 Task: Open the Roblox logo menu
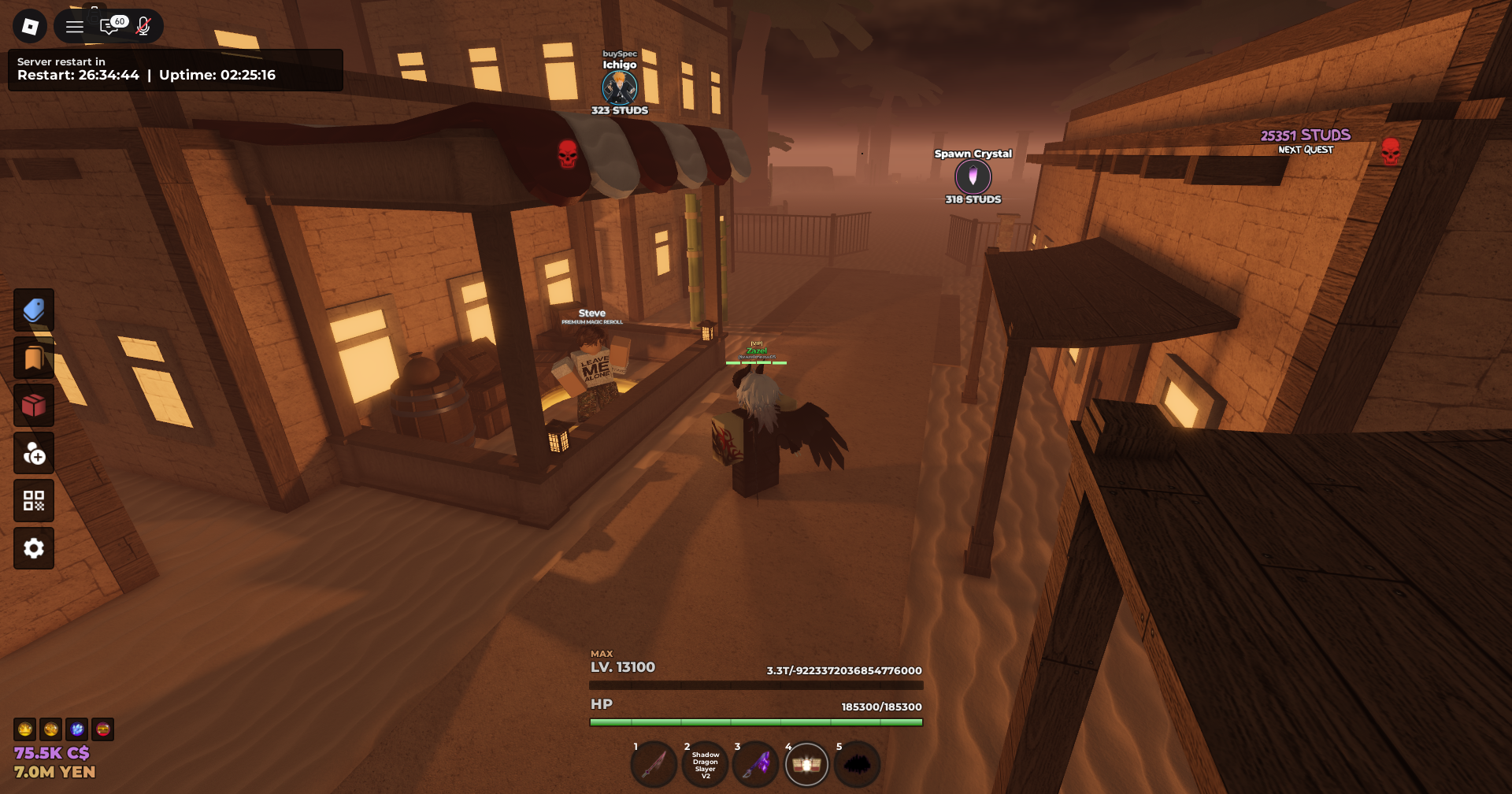30,27
